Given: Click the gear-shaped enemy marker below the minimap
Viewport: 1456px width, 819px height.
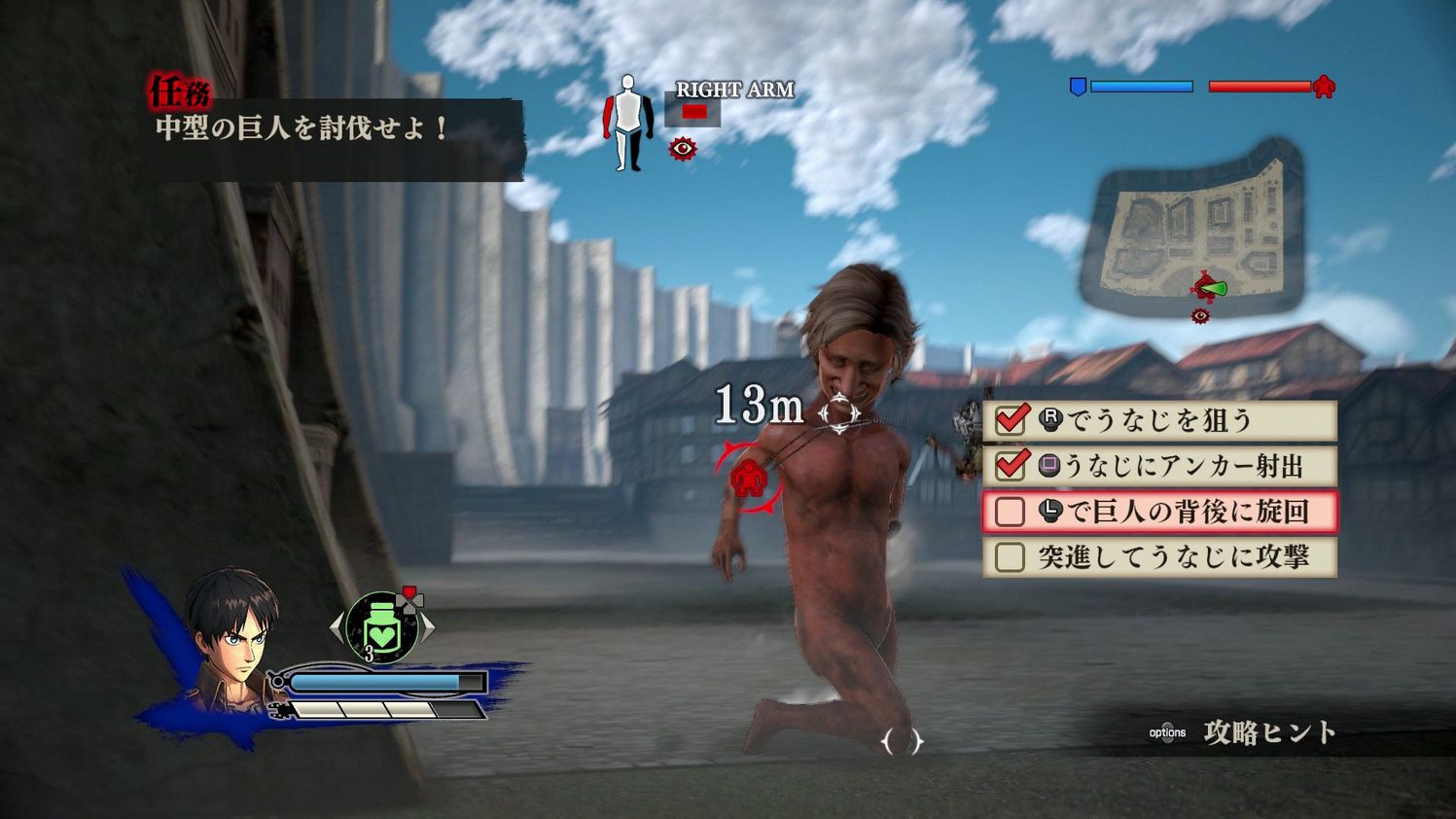Looking at the screenshot, I should pyautogui.click(x=1199, y=314).
